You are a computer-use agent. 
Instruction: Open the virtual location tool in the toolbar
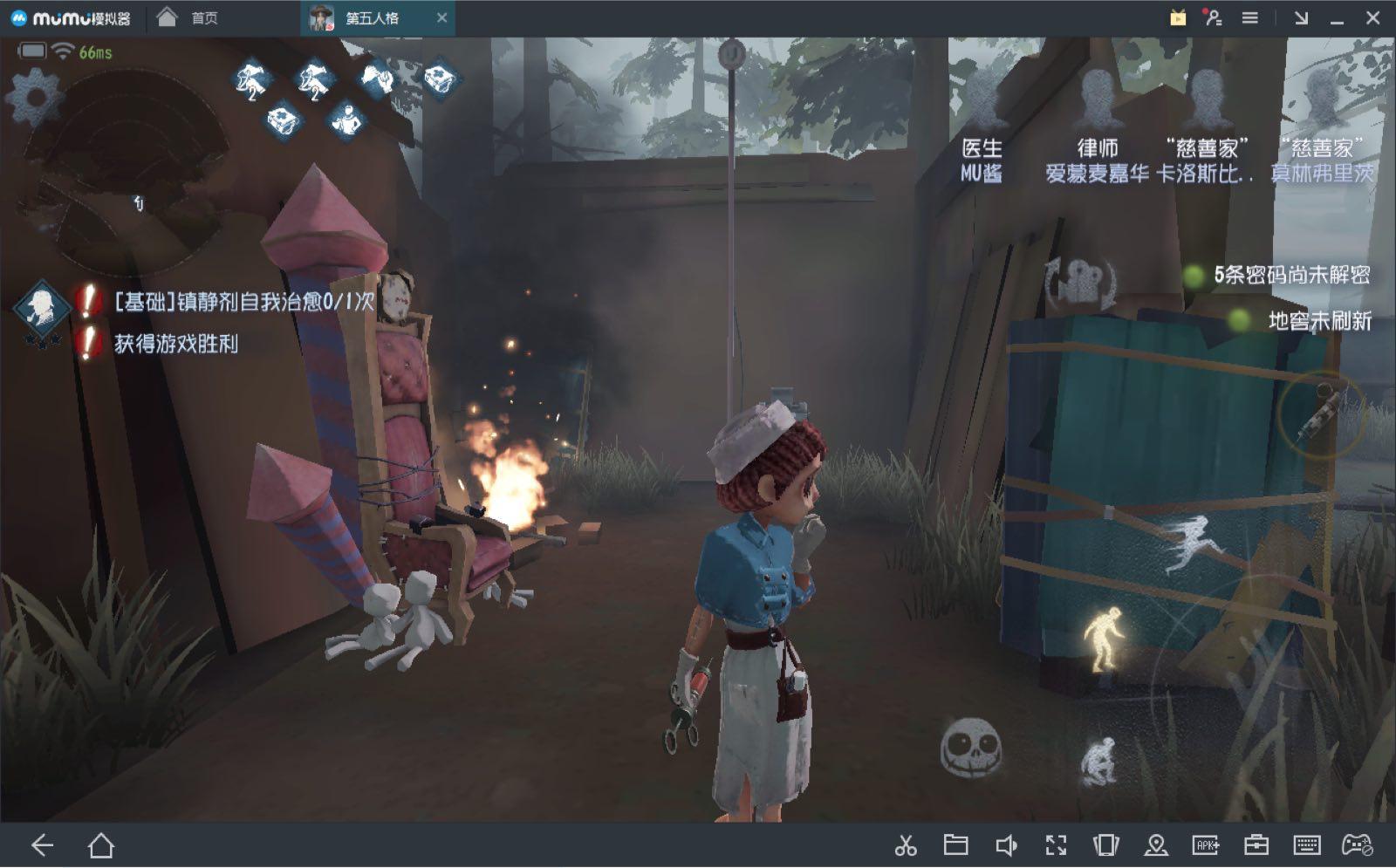[1157, 844]
